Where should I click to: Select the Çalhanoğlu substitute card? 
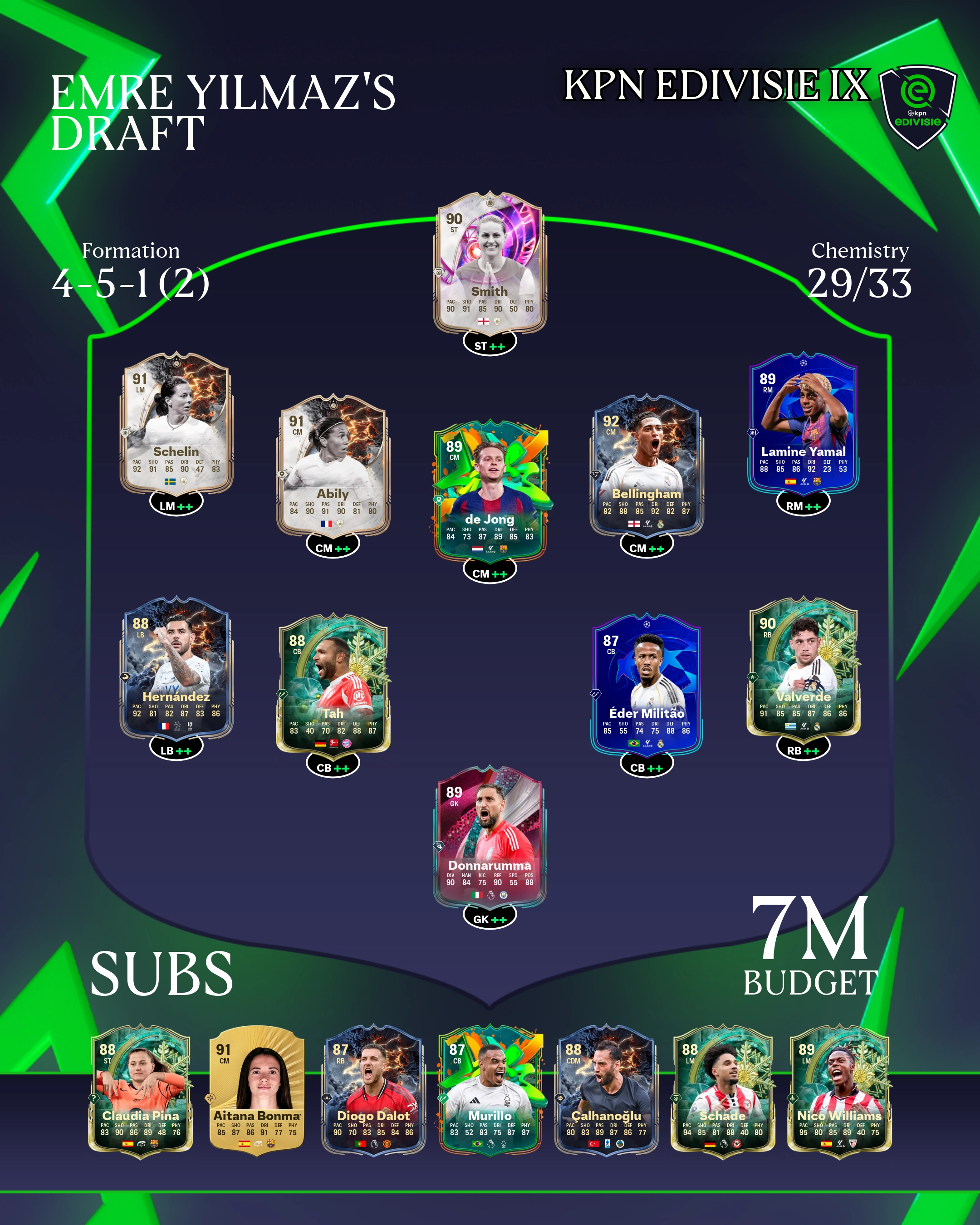coord(606,1090)
